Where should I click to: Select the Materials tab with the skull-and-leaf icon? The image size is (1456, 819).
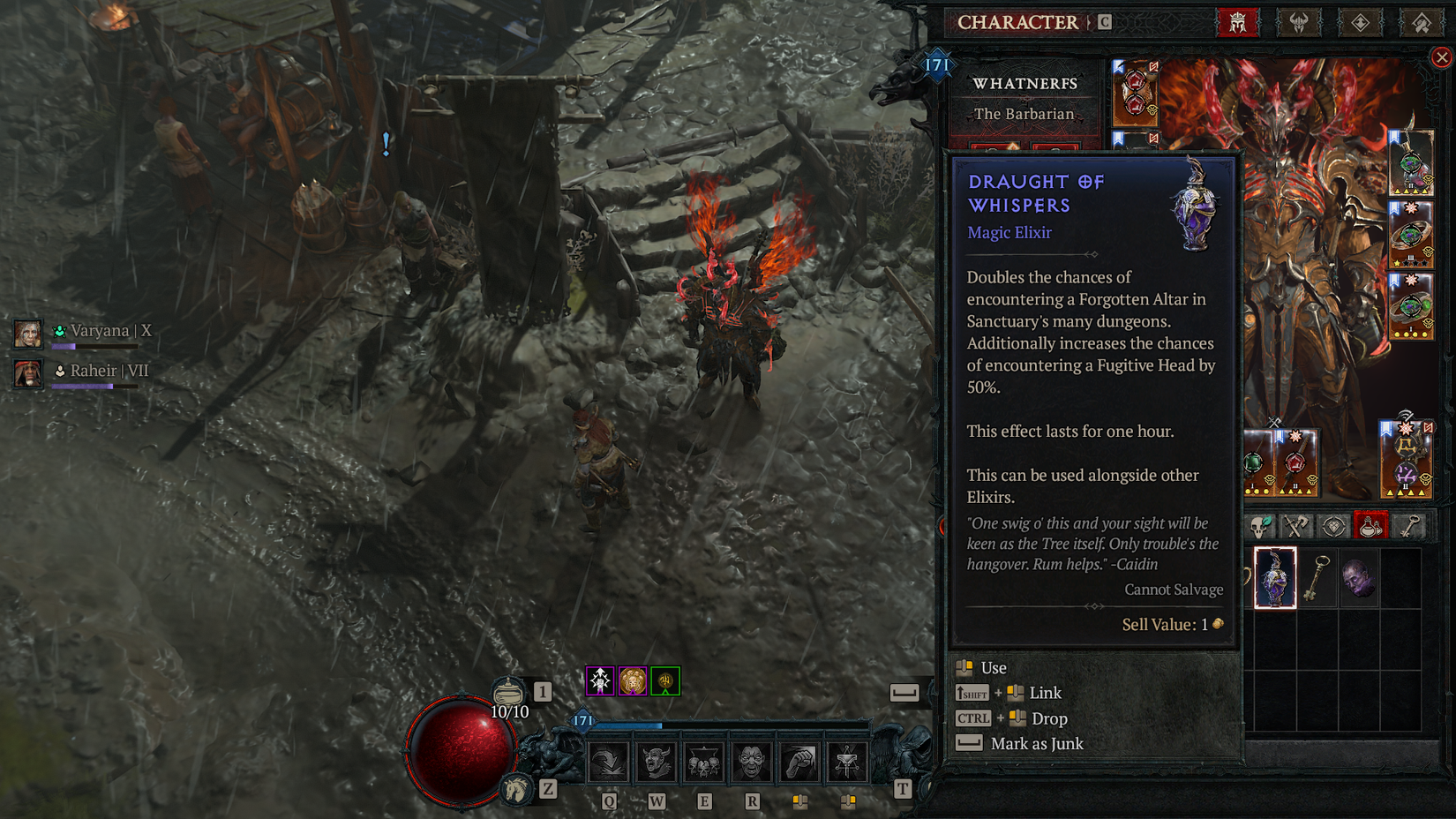tap(1260, 525)
